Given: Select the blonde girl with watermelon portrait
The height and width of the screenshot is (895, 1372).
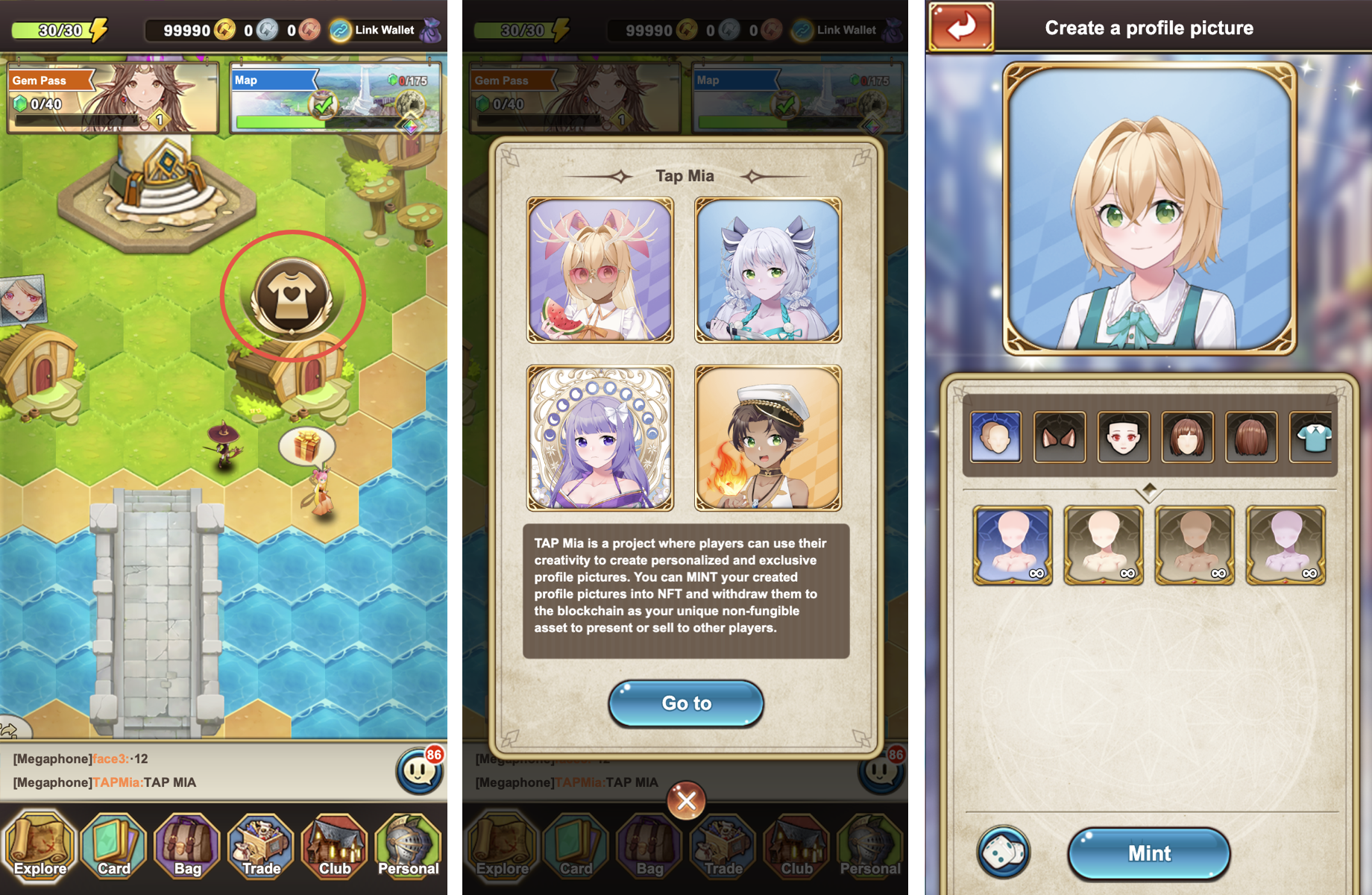Looking at the screenshot, I should tap(600, 270).
